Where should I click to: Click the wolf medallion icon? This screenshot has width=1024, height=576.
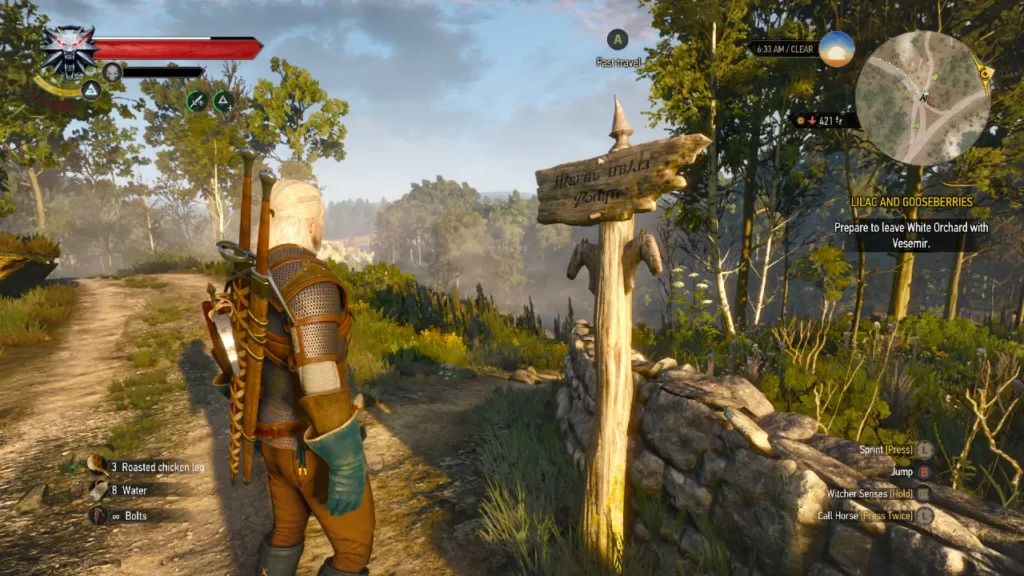[68, 49]
